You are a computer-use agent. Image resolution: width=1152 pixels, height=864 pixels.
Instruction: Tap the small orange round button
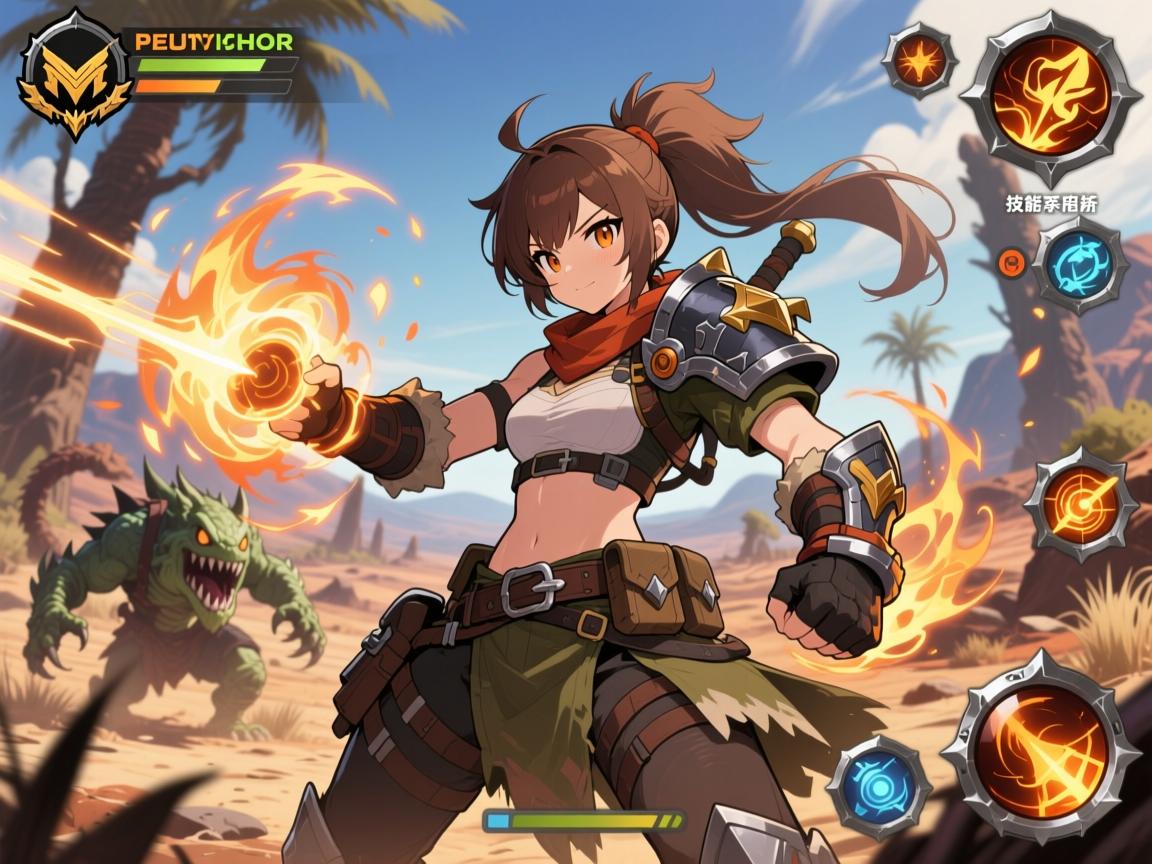(x=1010, y=264)
